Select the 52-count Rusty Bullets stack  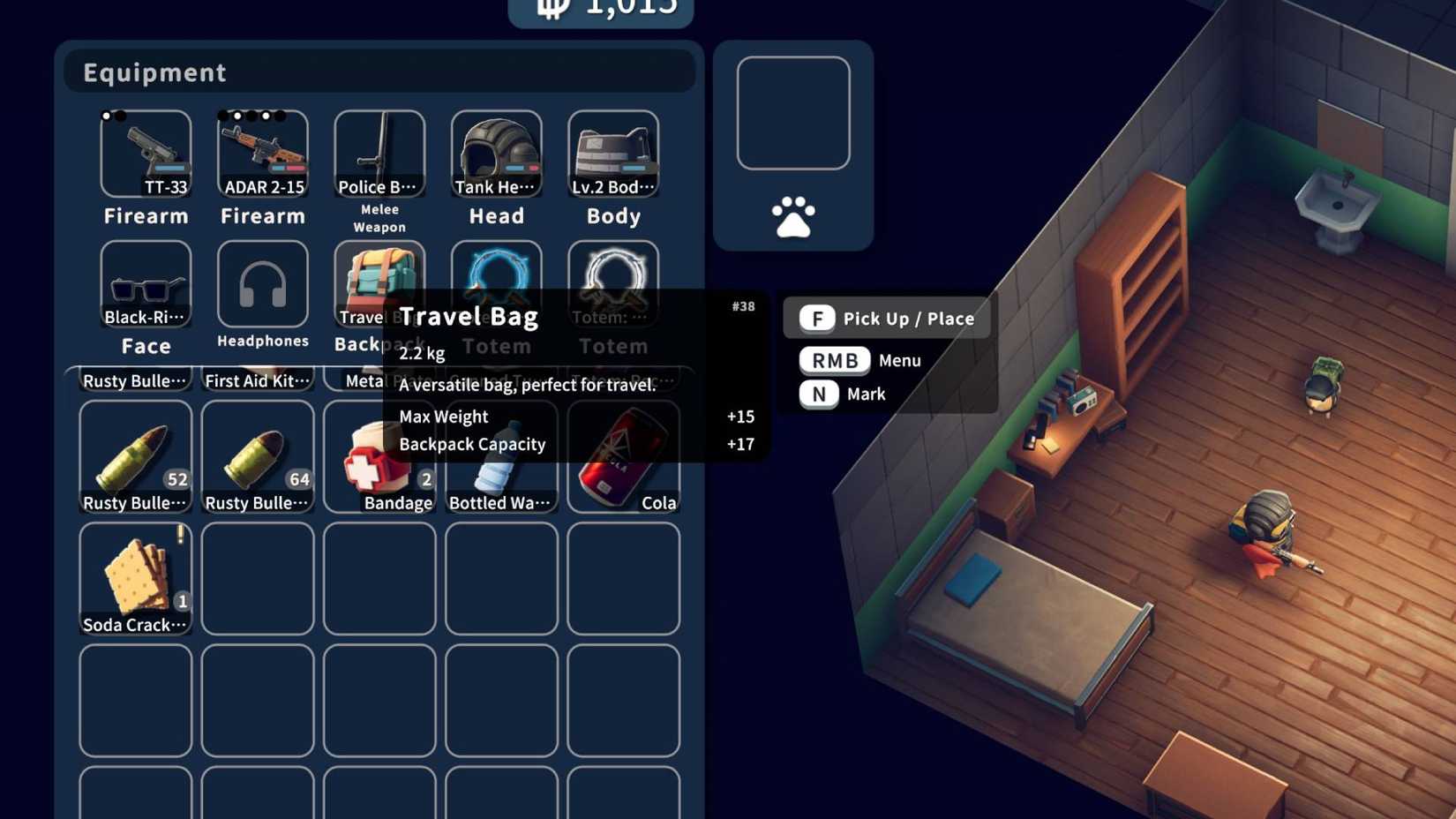click(135, 455)
